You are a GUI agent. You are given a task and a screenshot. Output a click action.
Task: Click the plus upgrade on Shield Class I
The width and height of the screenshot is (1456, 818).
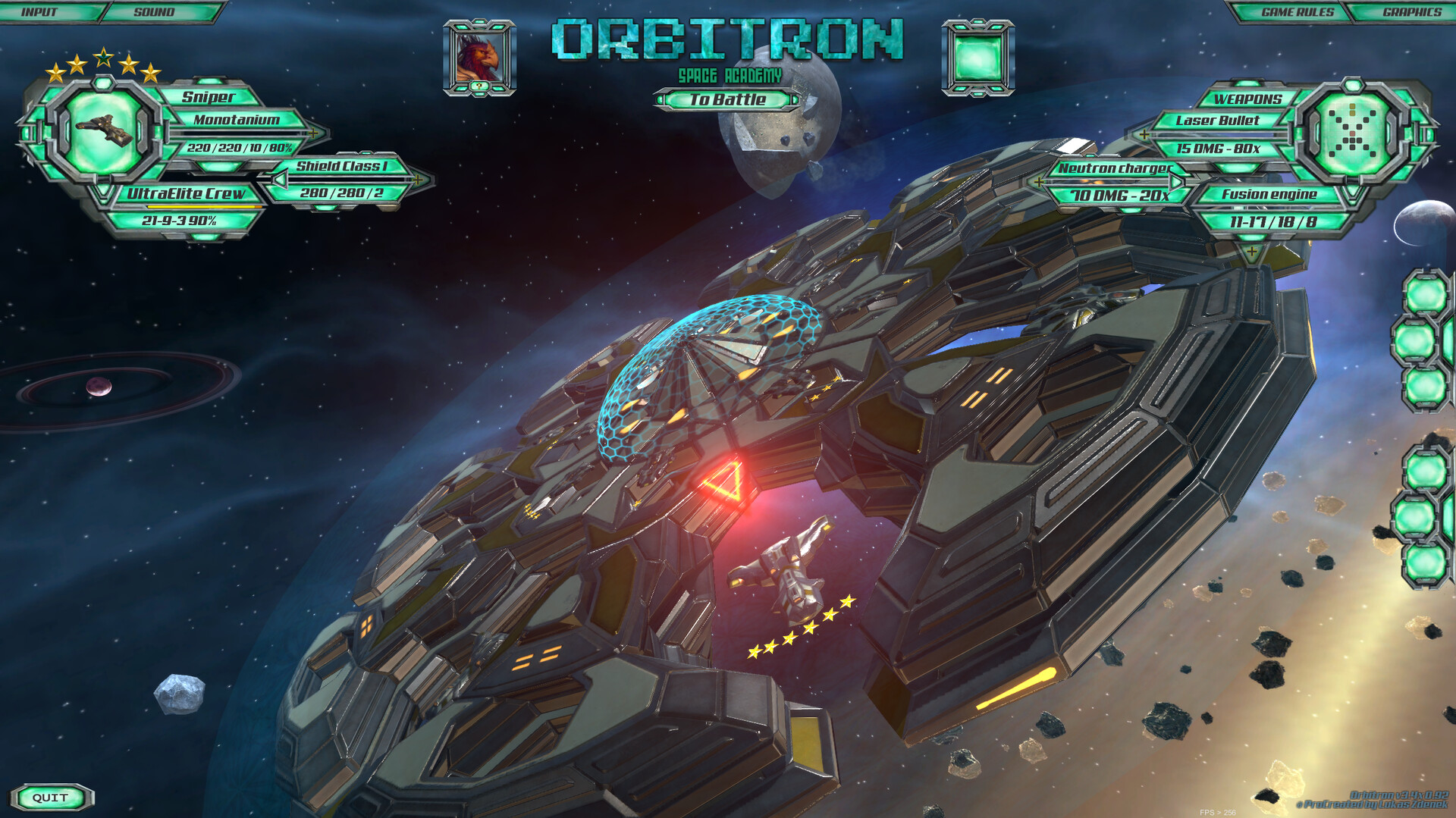pyautogui.click(x=419, y=180)
